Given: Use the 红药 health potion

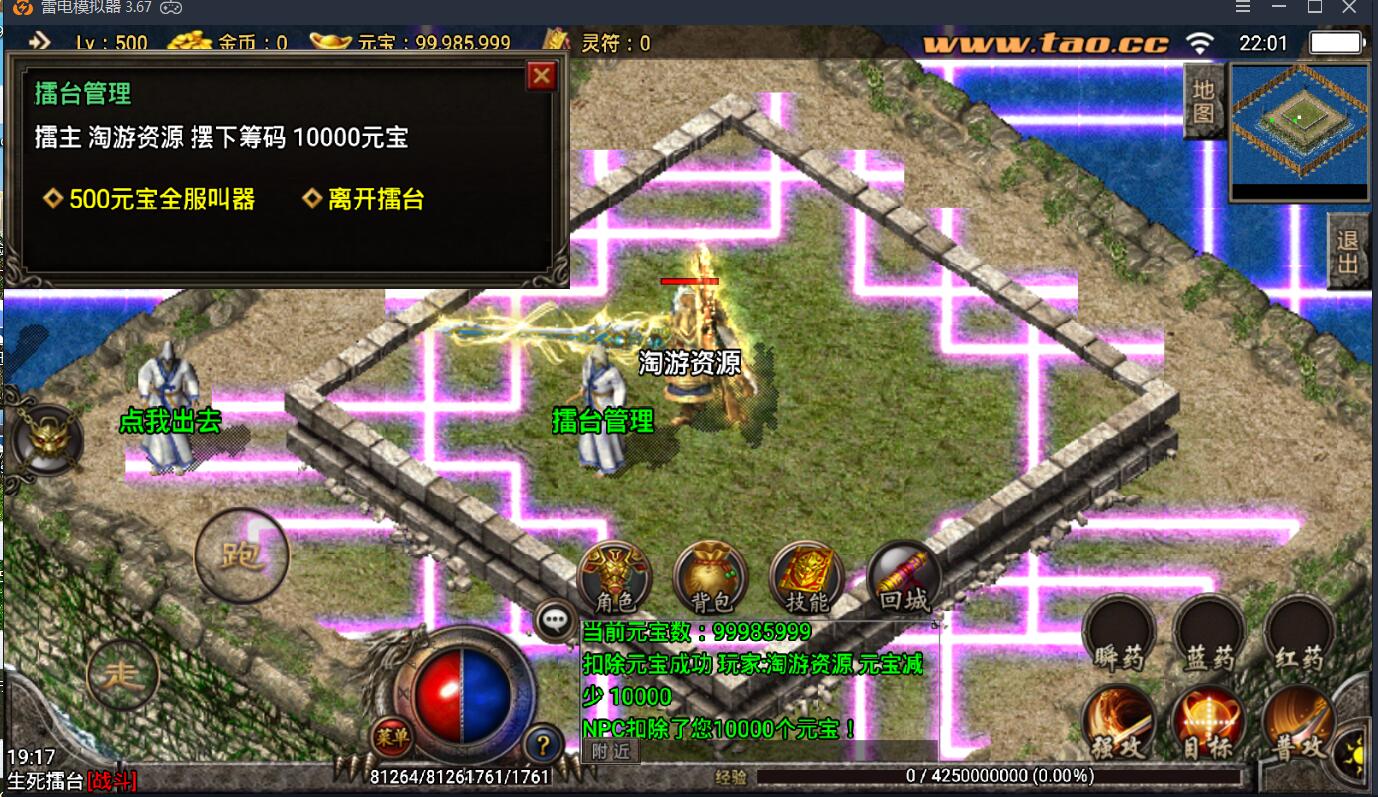Looking at the screenshot, I should pyautogui.click(x=1298, y=634).
